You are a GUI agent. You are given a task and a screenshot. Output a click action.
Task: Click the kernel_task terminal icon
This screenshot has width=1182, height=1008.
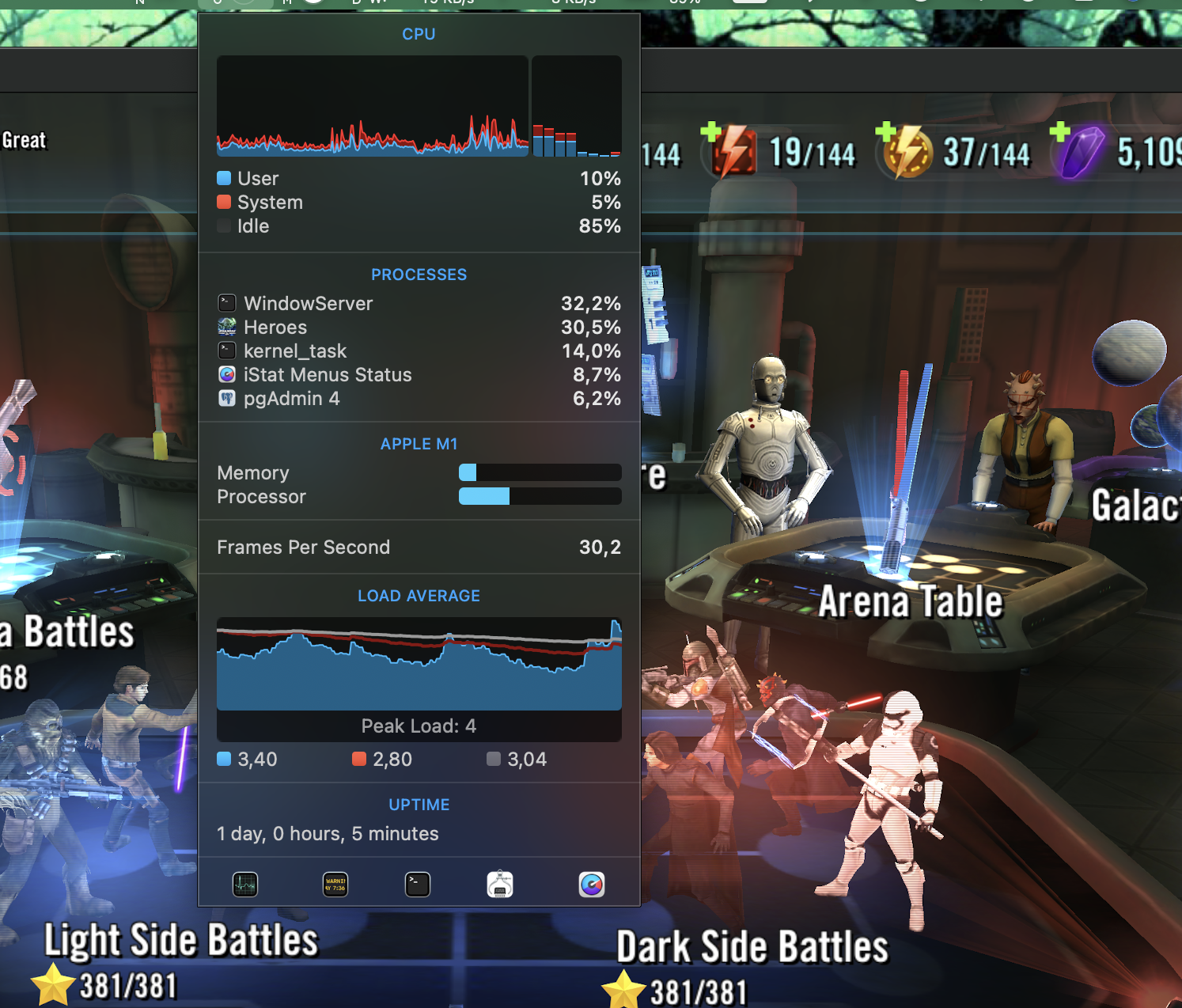227,351
